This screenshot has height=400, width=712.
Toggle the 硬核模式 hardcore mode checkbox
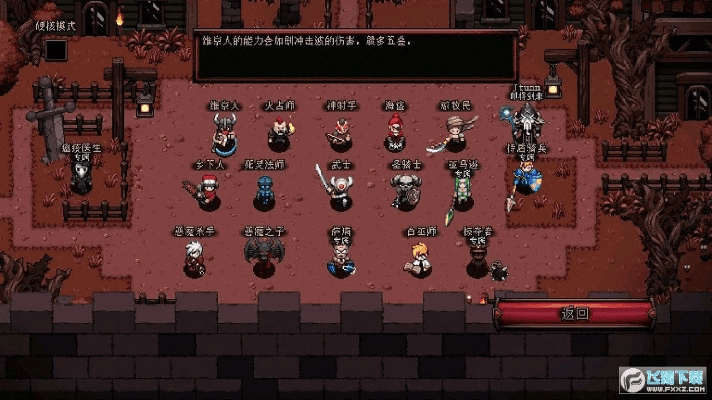[56, 49]
